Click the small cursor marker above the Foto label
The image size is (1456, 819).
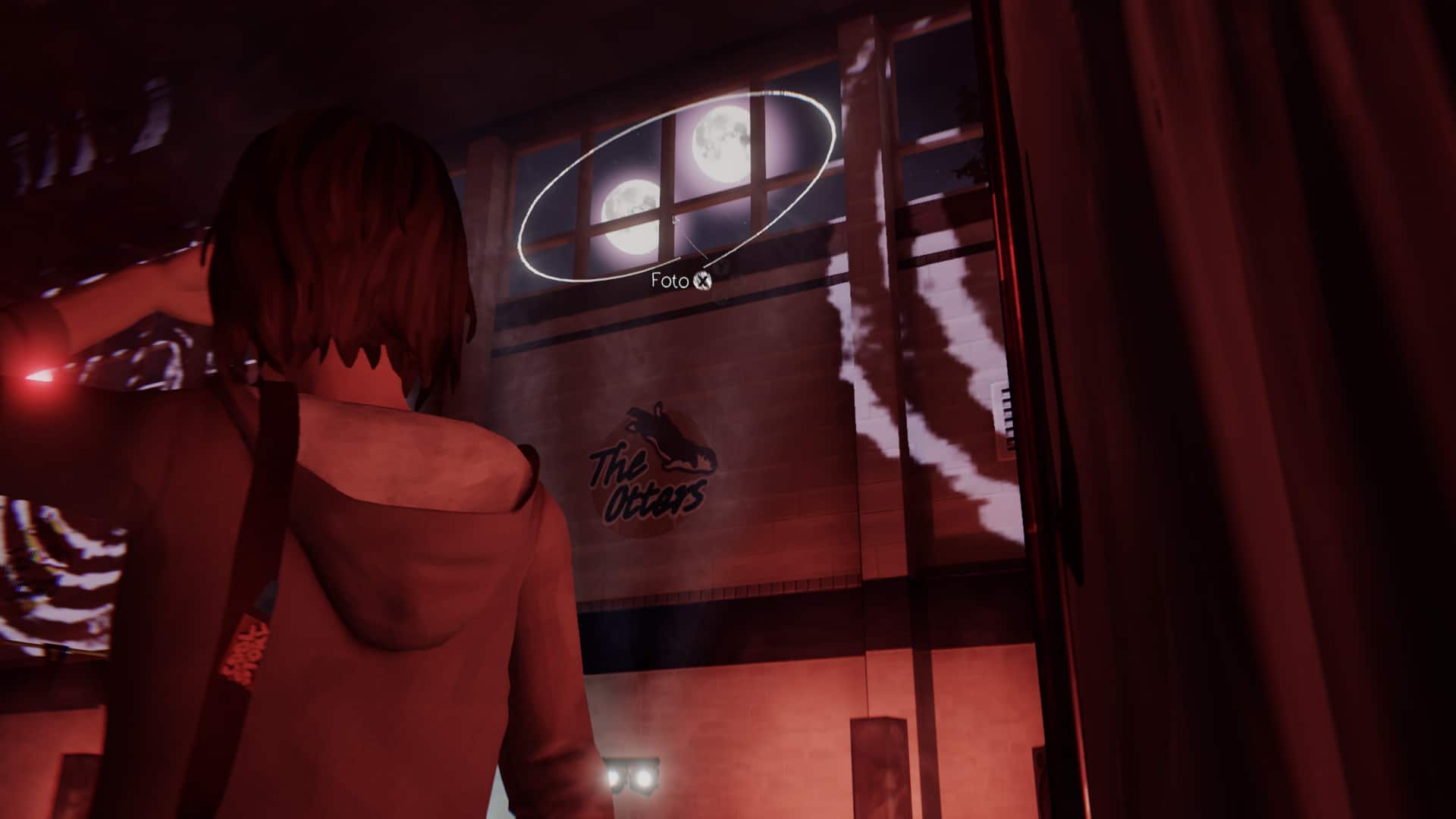pos(675,220)
